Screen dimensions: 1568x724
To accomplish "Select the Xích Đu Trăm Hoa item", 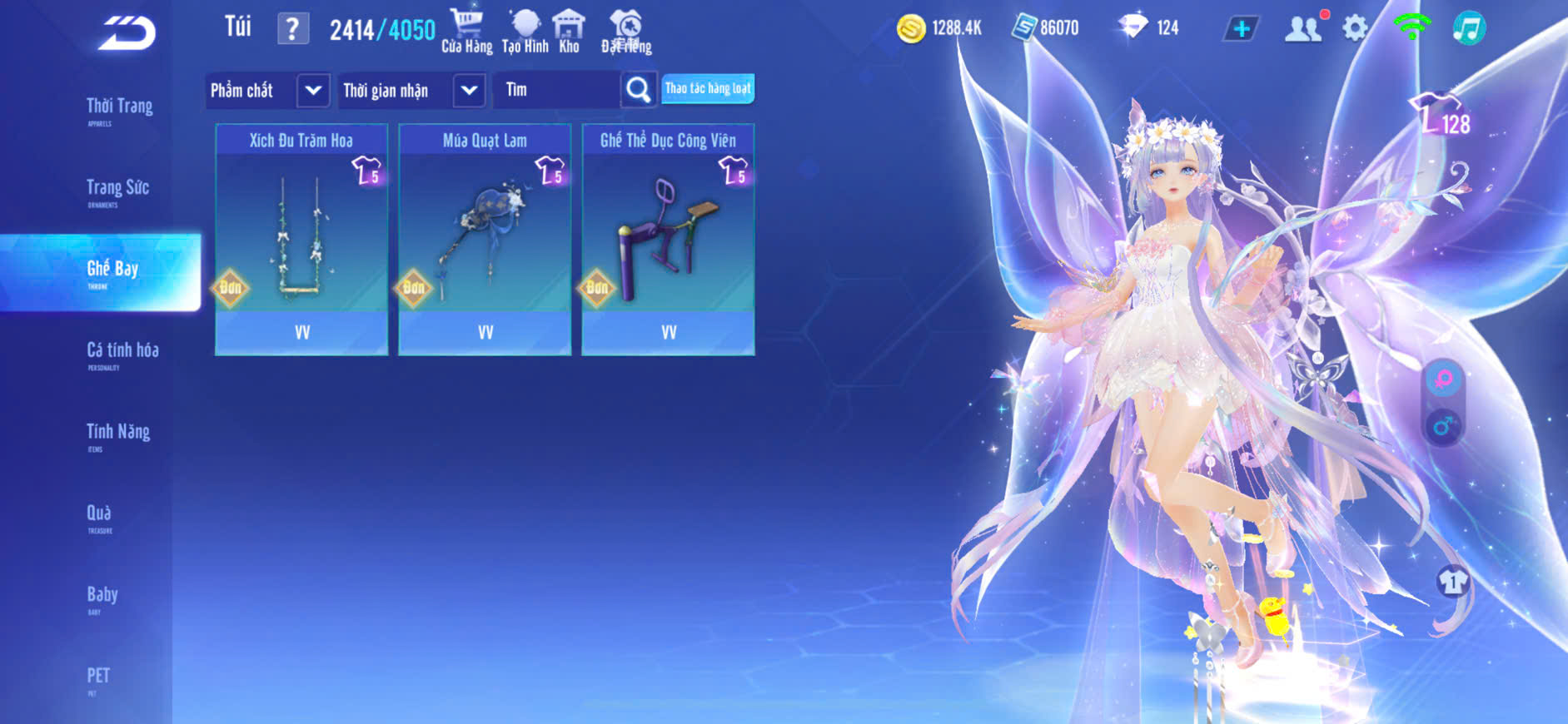I will click(x=301, y=240).
